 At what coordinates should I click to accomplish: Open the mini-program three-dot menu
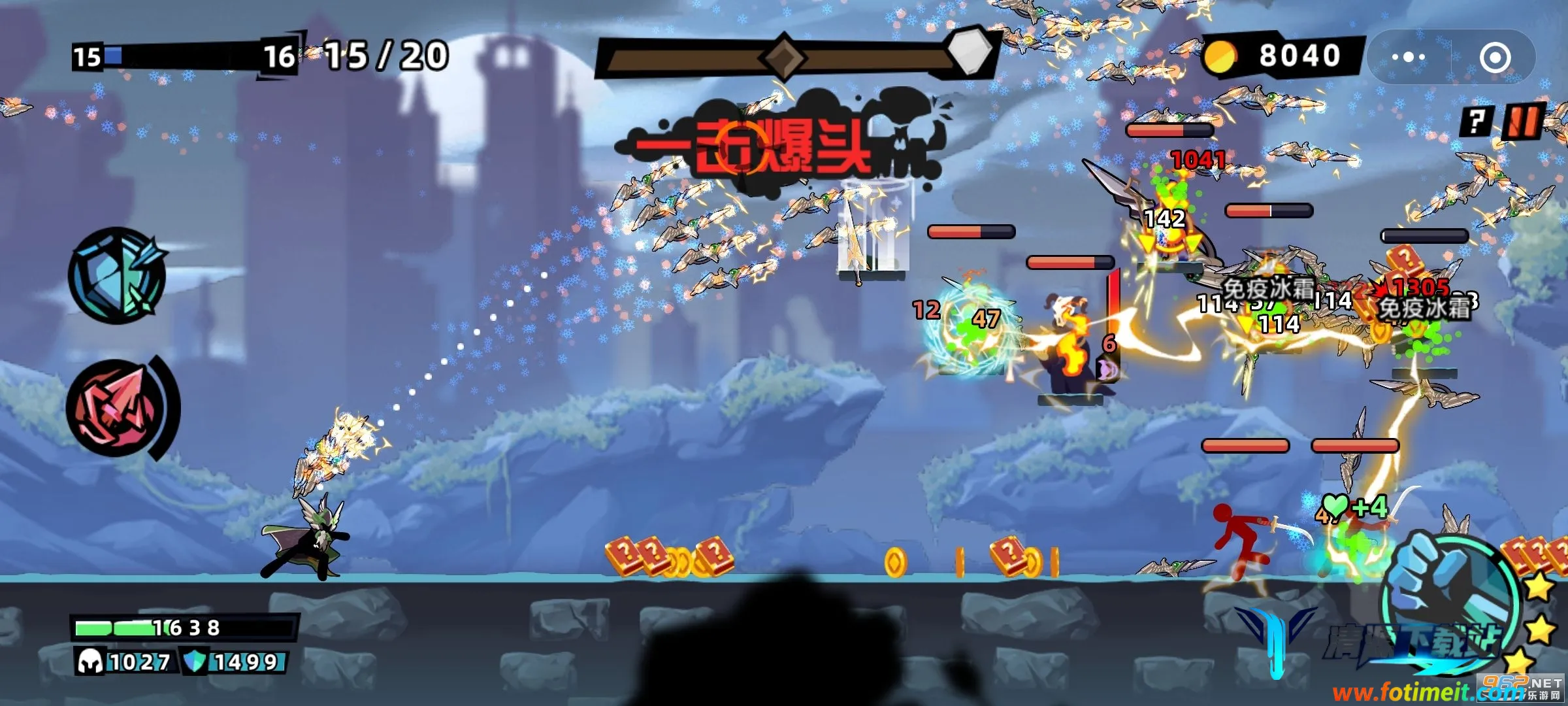[1408, 58]
